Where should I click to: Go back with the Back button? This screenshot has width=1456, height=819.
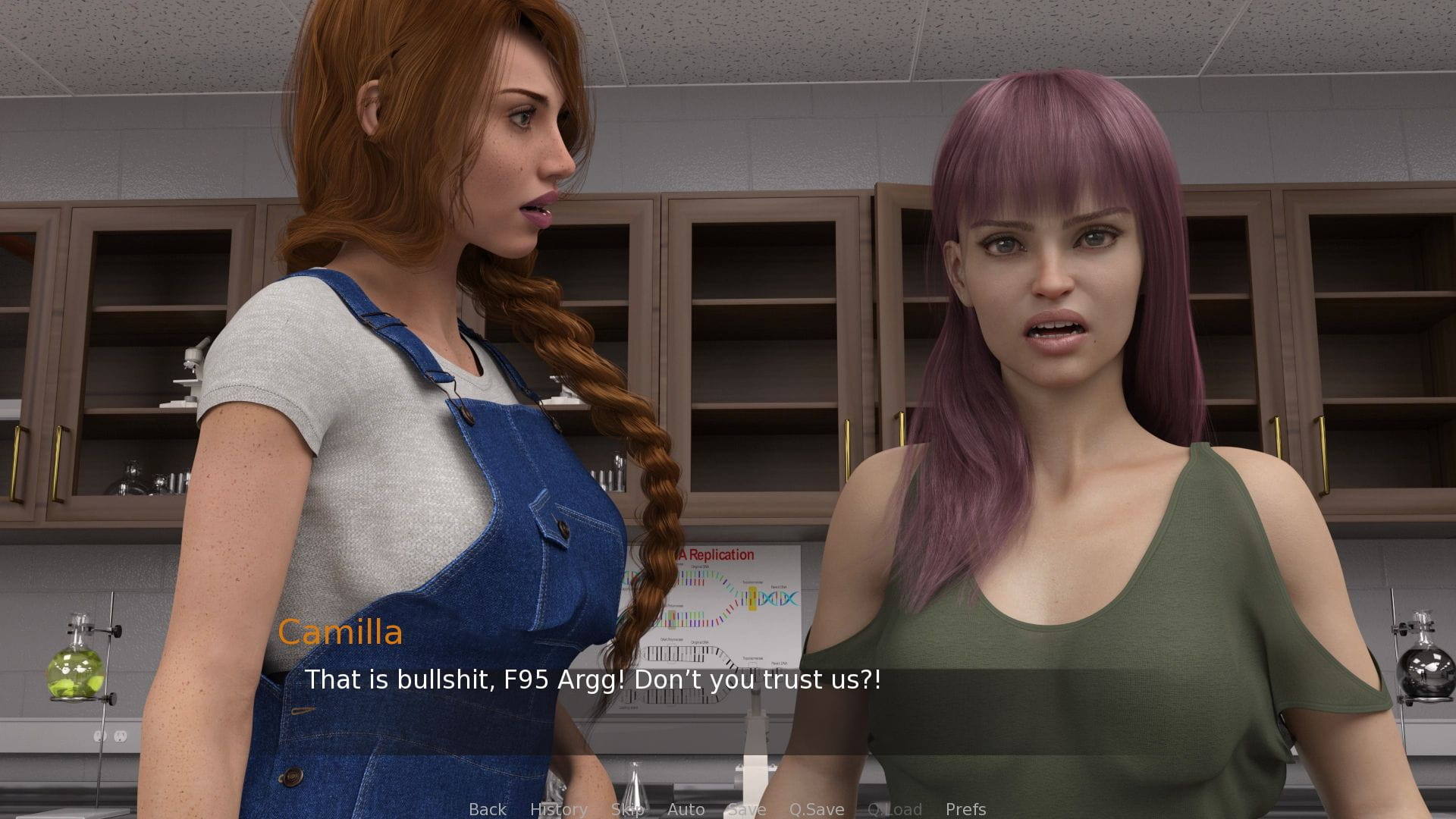point(488,809)
